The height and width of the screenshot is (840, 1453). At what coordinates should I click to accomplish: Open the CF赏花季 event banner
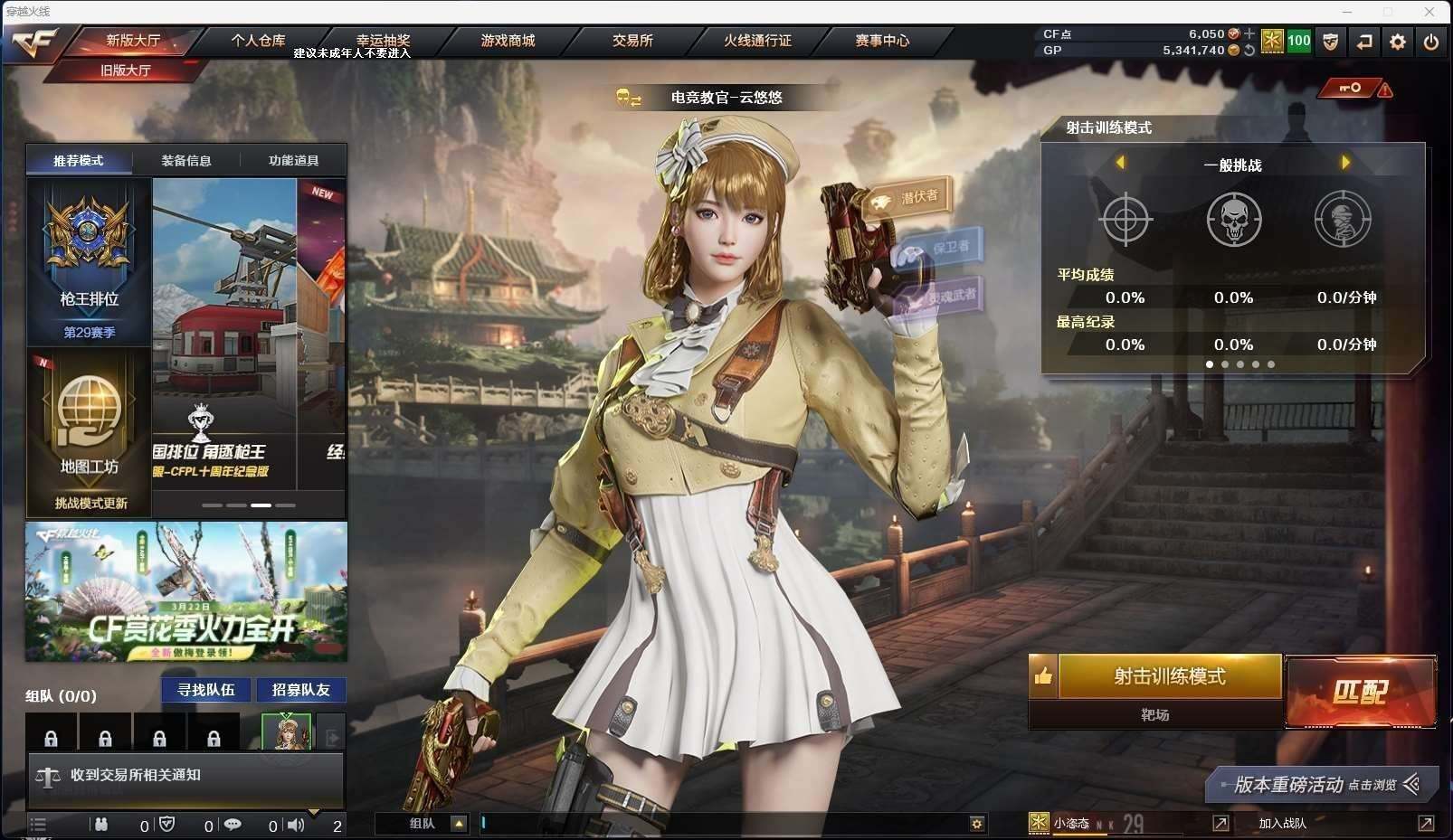pyautogui.click(x=186, y=591)
